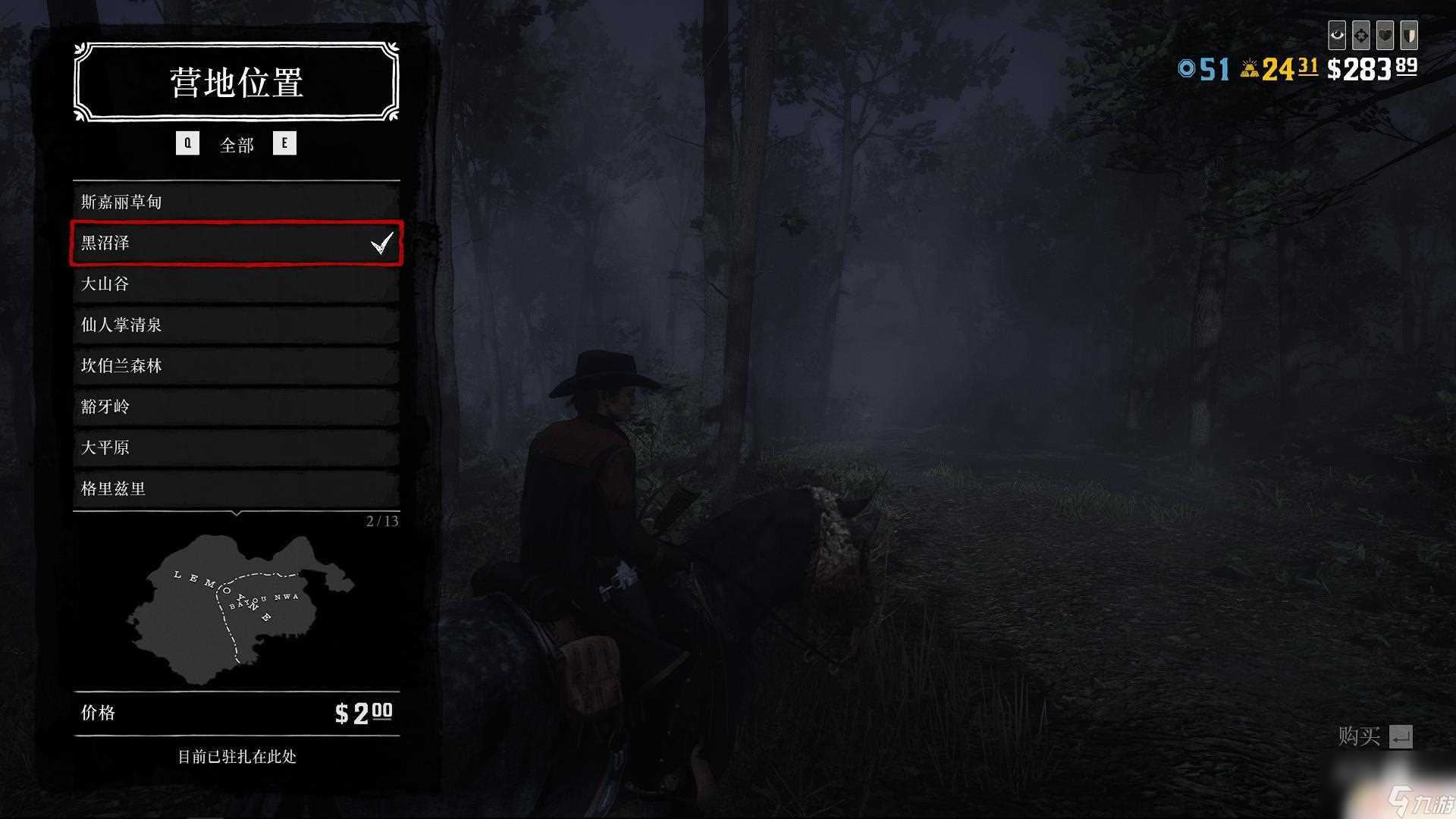1456x819 pixels.
Task: Choose the 格里兹里 camp entry
Action: [x=236, y=488]
